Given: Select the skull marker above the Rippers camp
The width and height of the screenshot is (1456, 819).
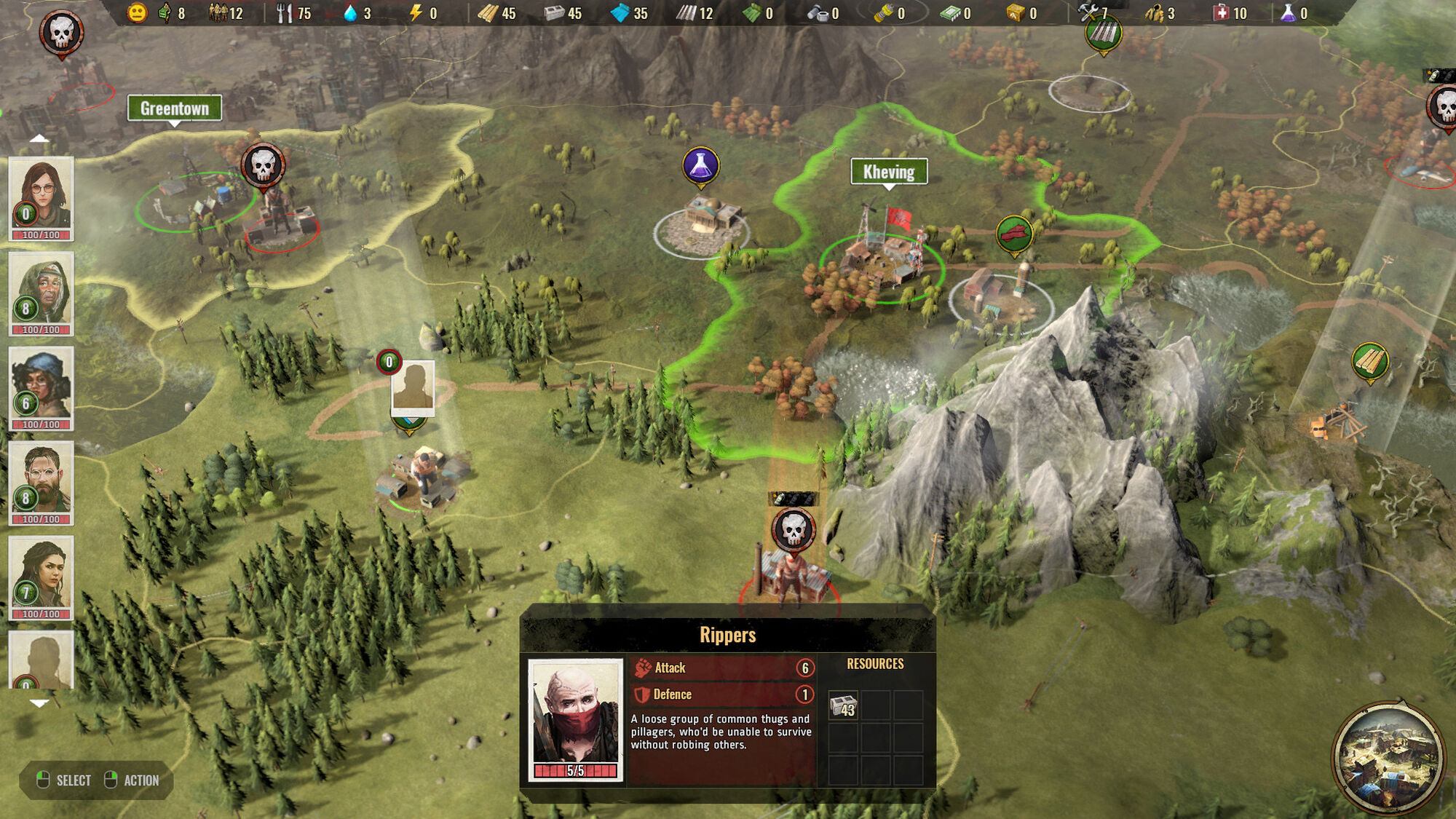Looking at the screenshot, I should 793,529.
